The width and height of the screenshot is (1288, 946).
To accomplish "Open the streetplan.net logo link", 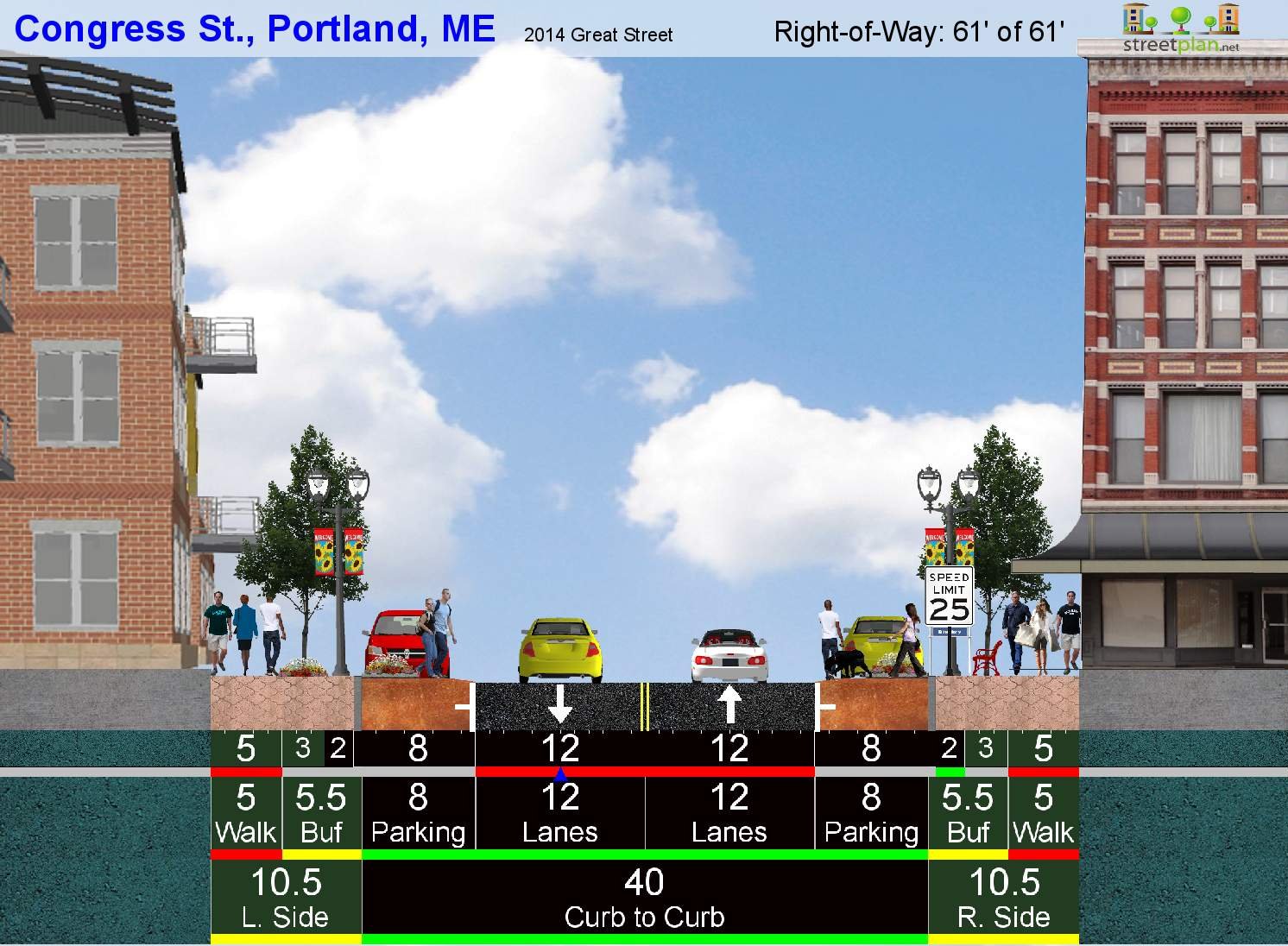I will point(1180,28).
